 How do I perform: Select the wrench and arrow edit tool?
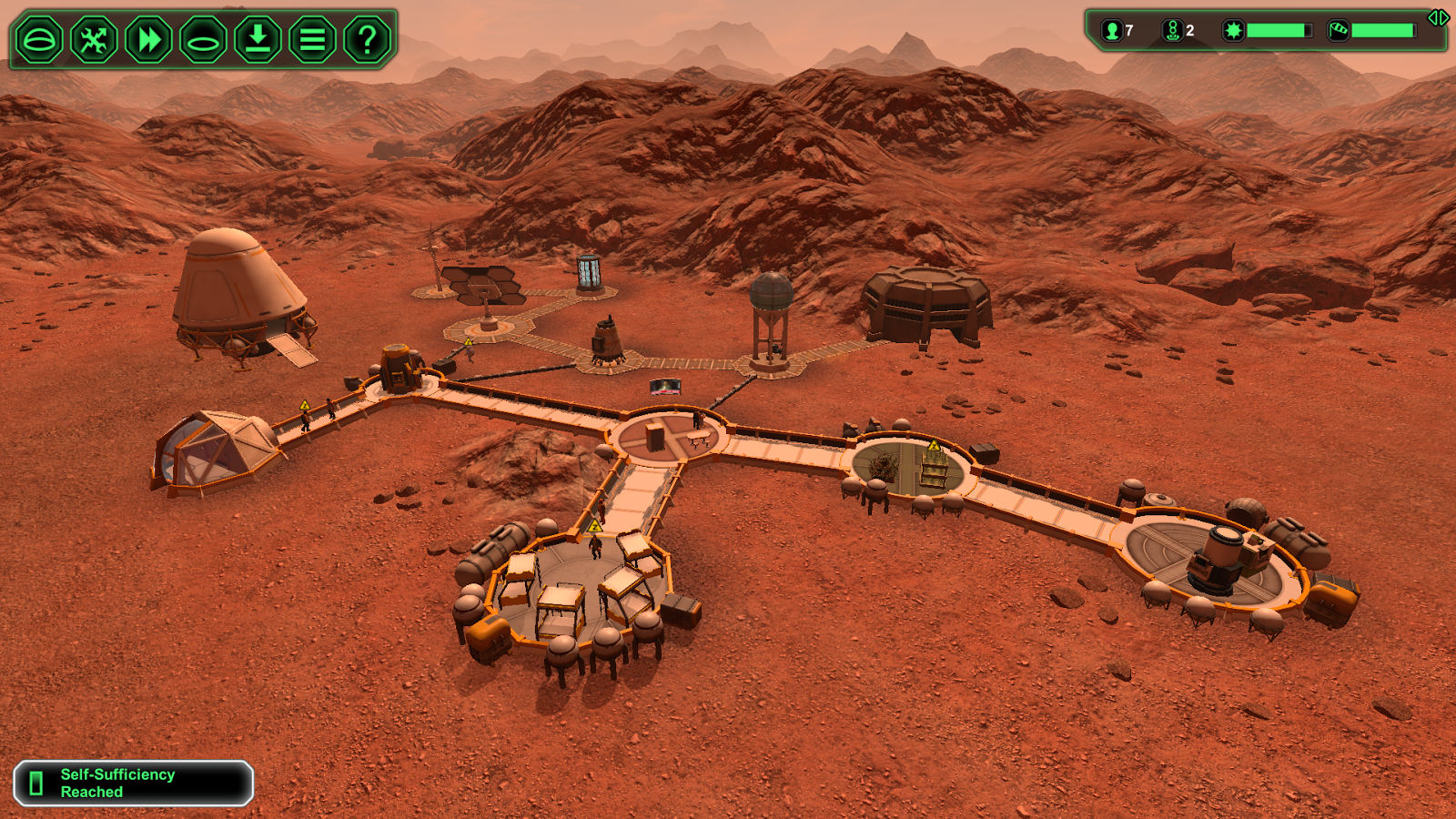(x=94, y=40)
